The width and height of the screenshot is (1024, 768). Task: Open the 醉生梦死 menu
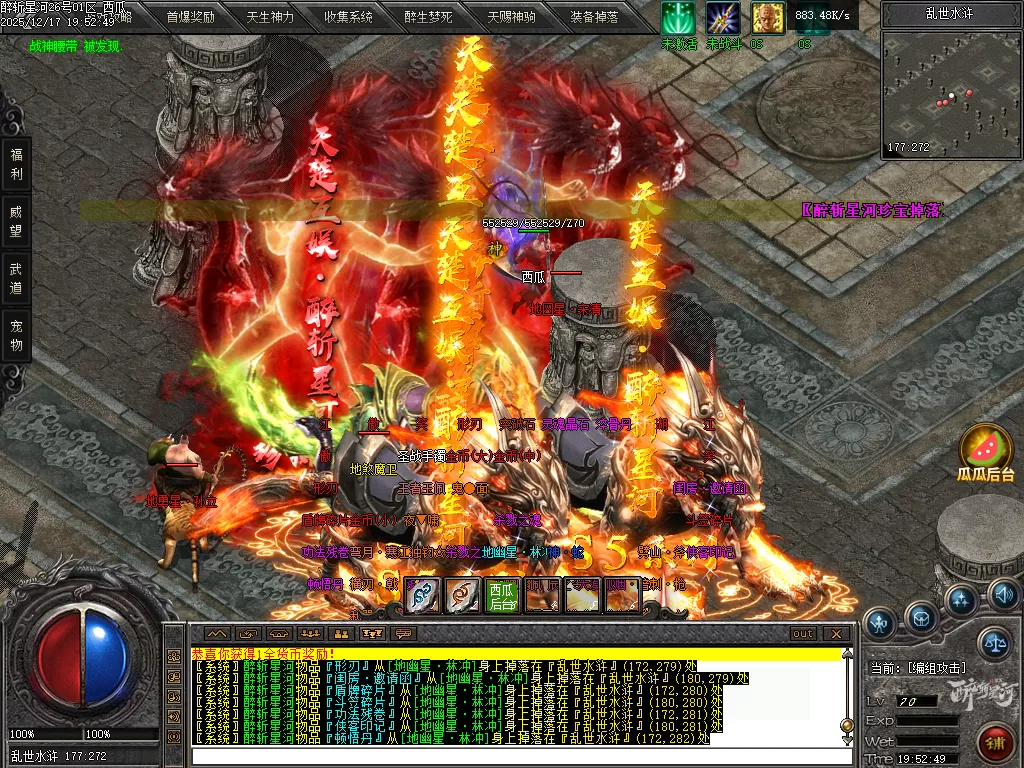[x=429, y=16]
